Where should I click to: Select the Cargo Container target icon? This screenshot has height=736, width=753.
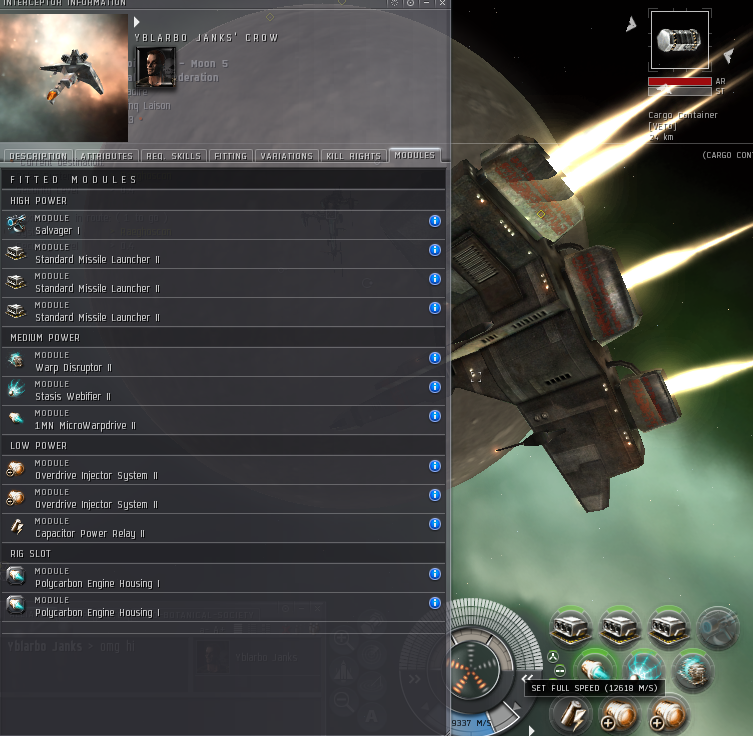(x=680, y=41)
